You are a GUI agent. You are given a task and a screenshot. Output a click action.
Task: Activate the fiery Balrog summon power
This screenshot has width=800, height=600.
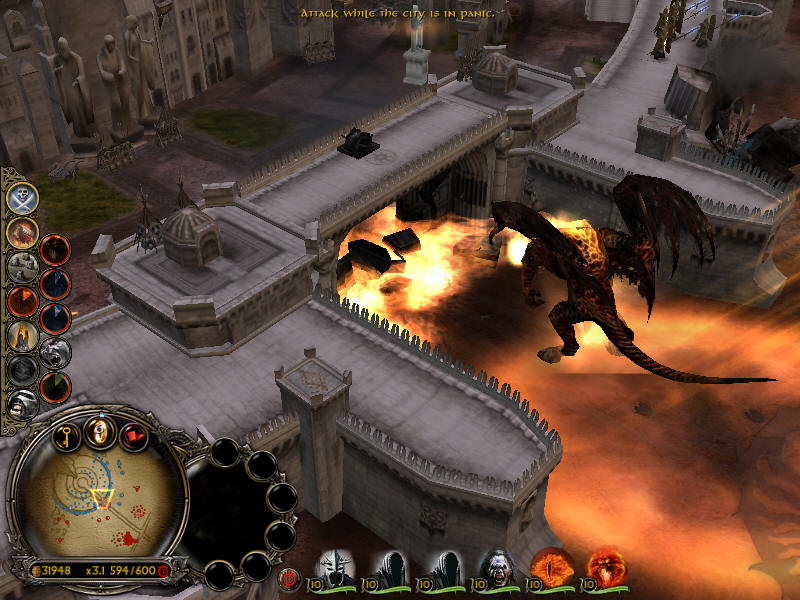tap(22, 233)
